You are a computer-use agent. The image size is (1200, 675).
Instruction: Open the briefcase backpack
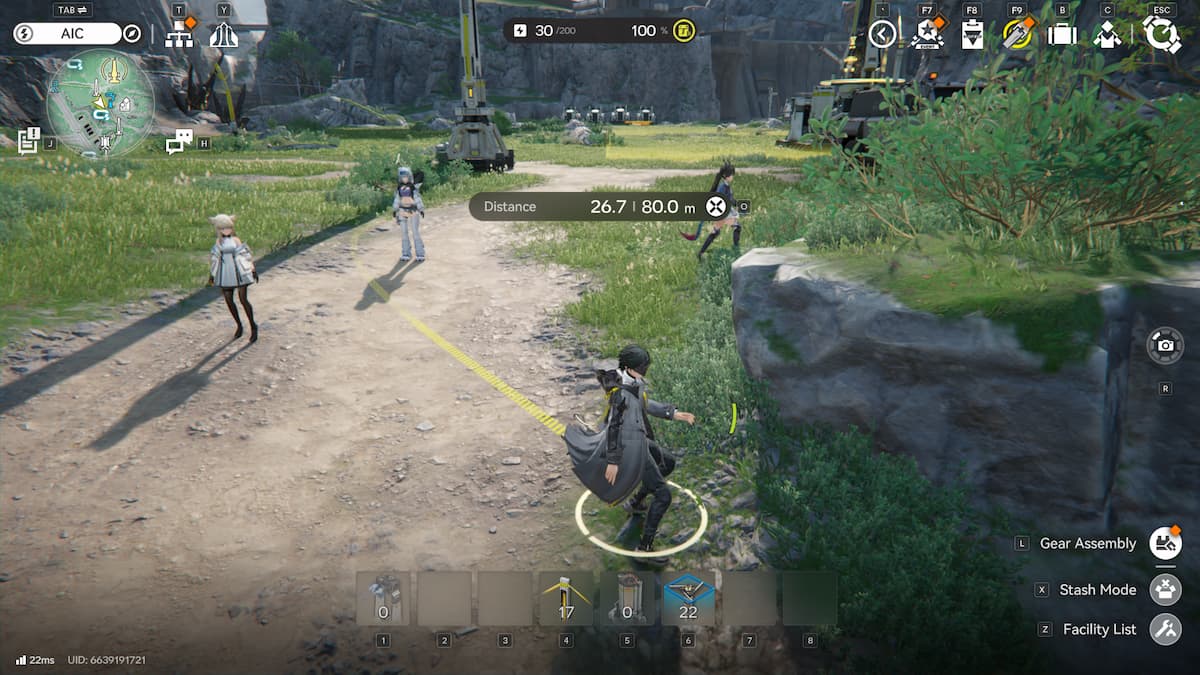pyautogui.click(x=1061, y=35)
